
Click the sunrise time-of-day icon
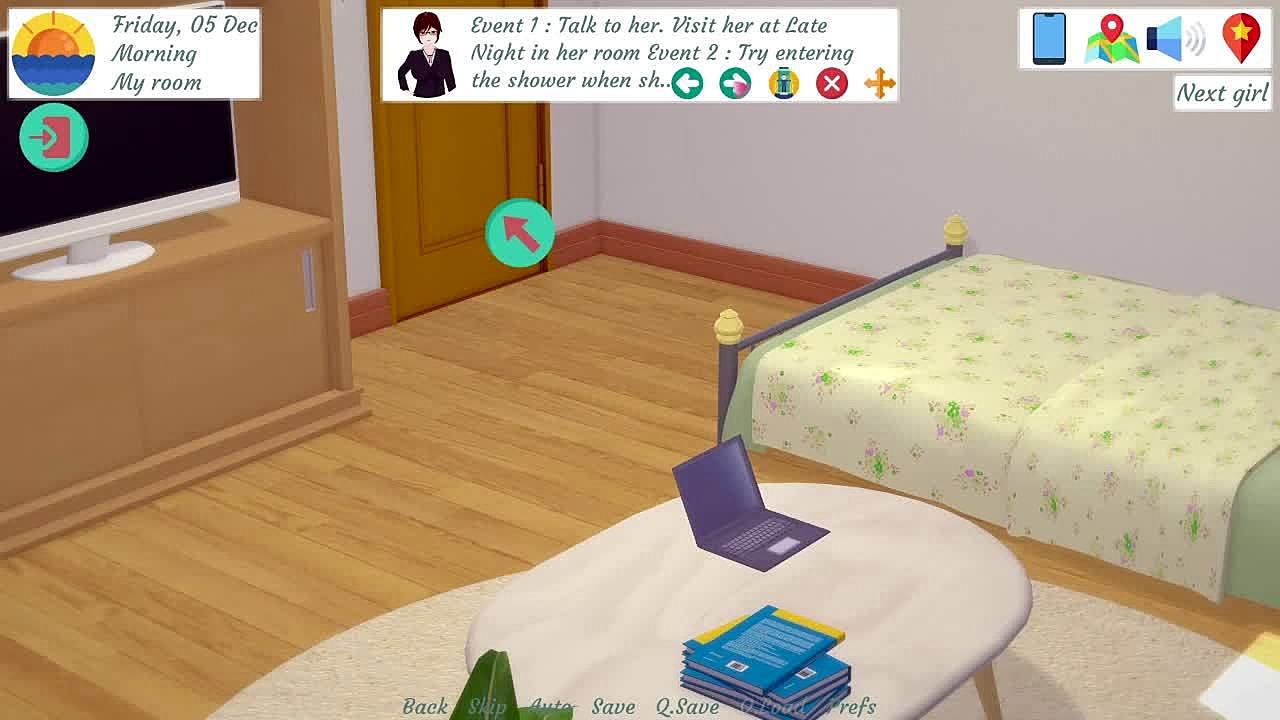[54, 54]
